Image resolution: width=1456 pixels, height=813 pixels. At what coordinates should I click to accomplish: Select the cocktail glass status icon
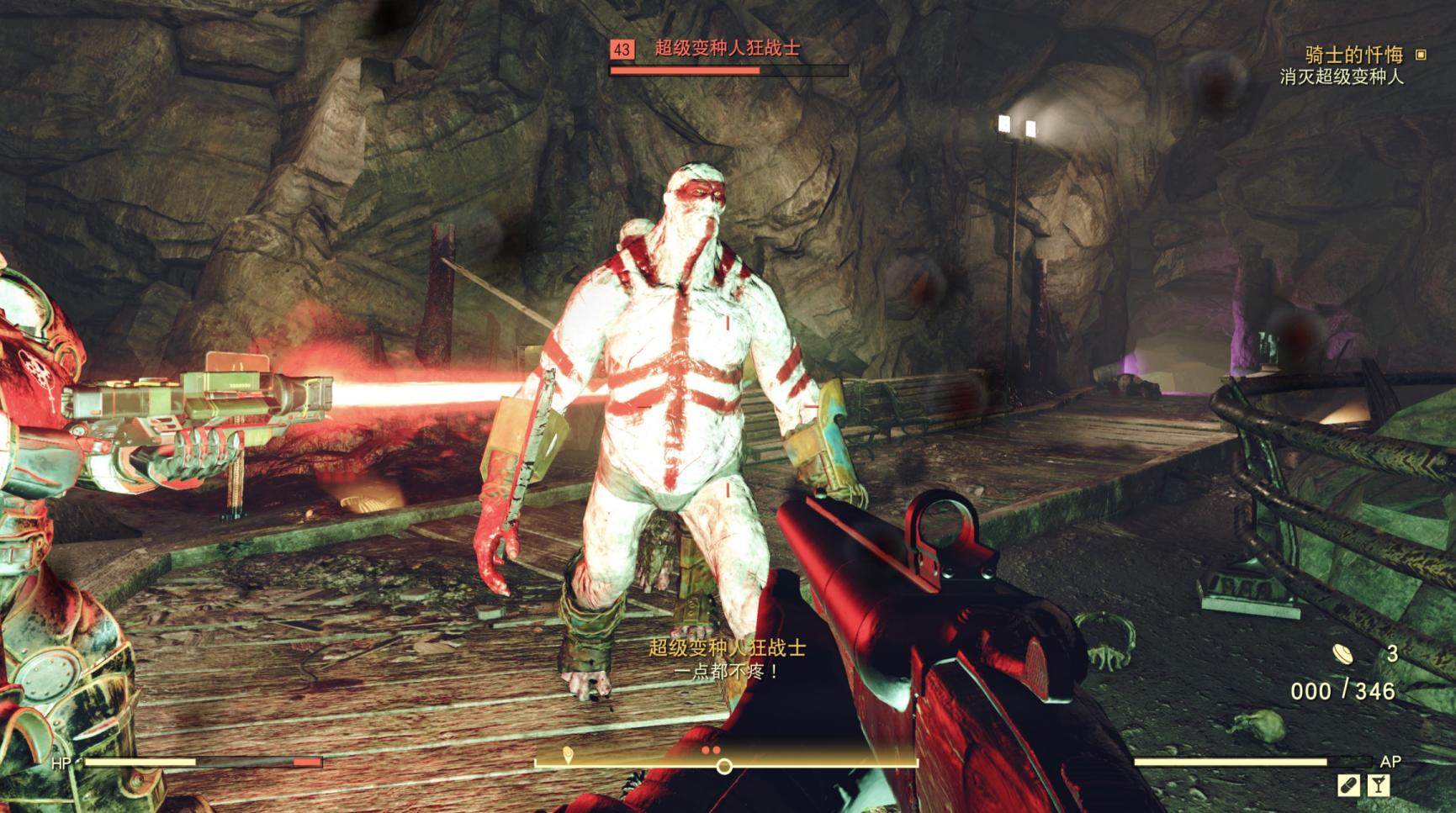click(1378, 785)
